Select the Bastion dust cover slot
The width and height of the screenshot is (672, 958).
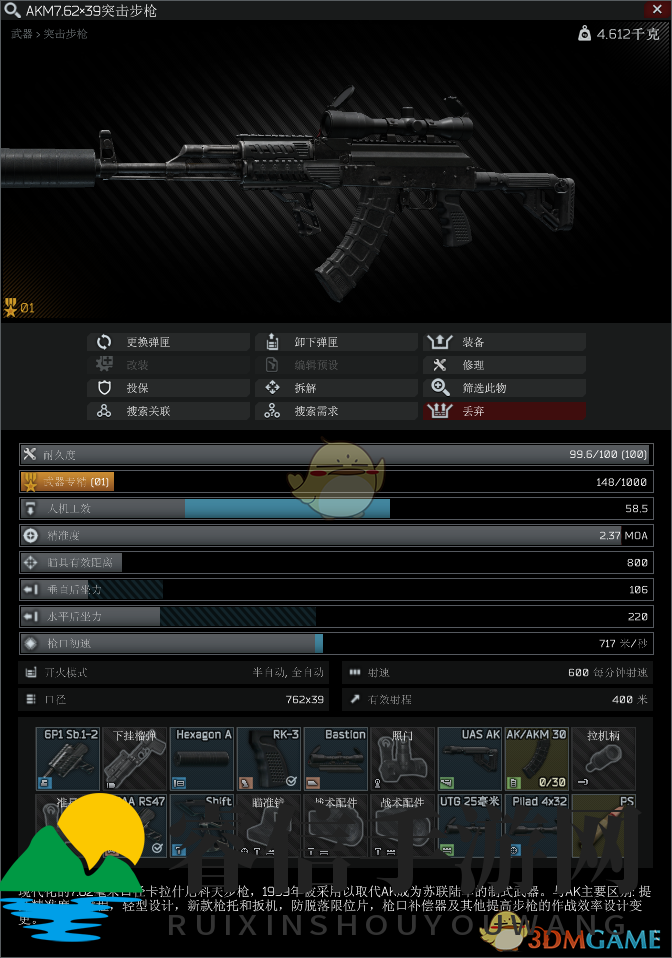[336, 758]
